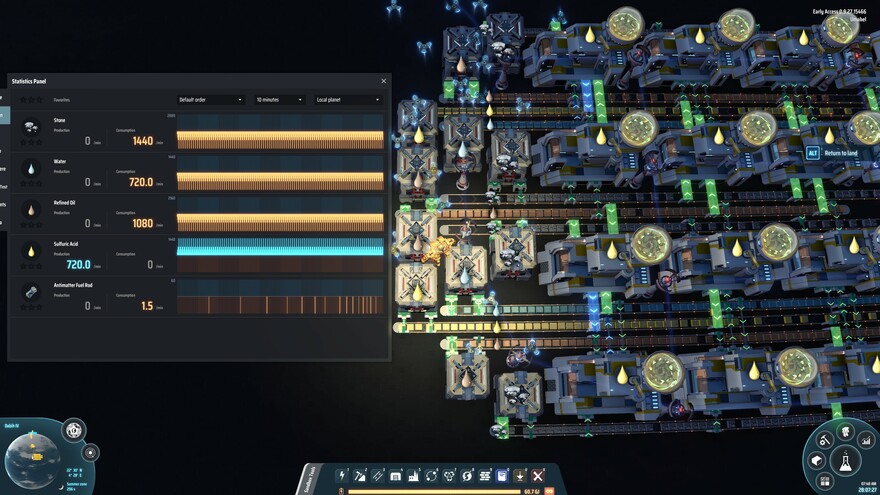Open the research flask menu
Image resolution: width=880 pixels, height=495 pixels.
click(x=845, y=463)
